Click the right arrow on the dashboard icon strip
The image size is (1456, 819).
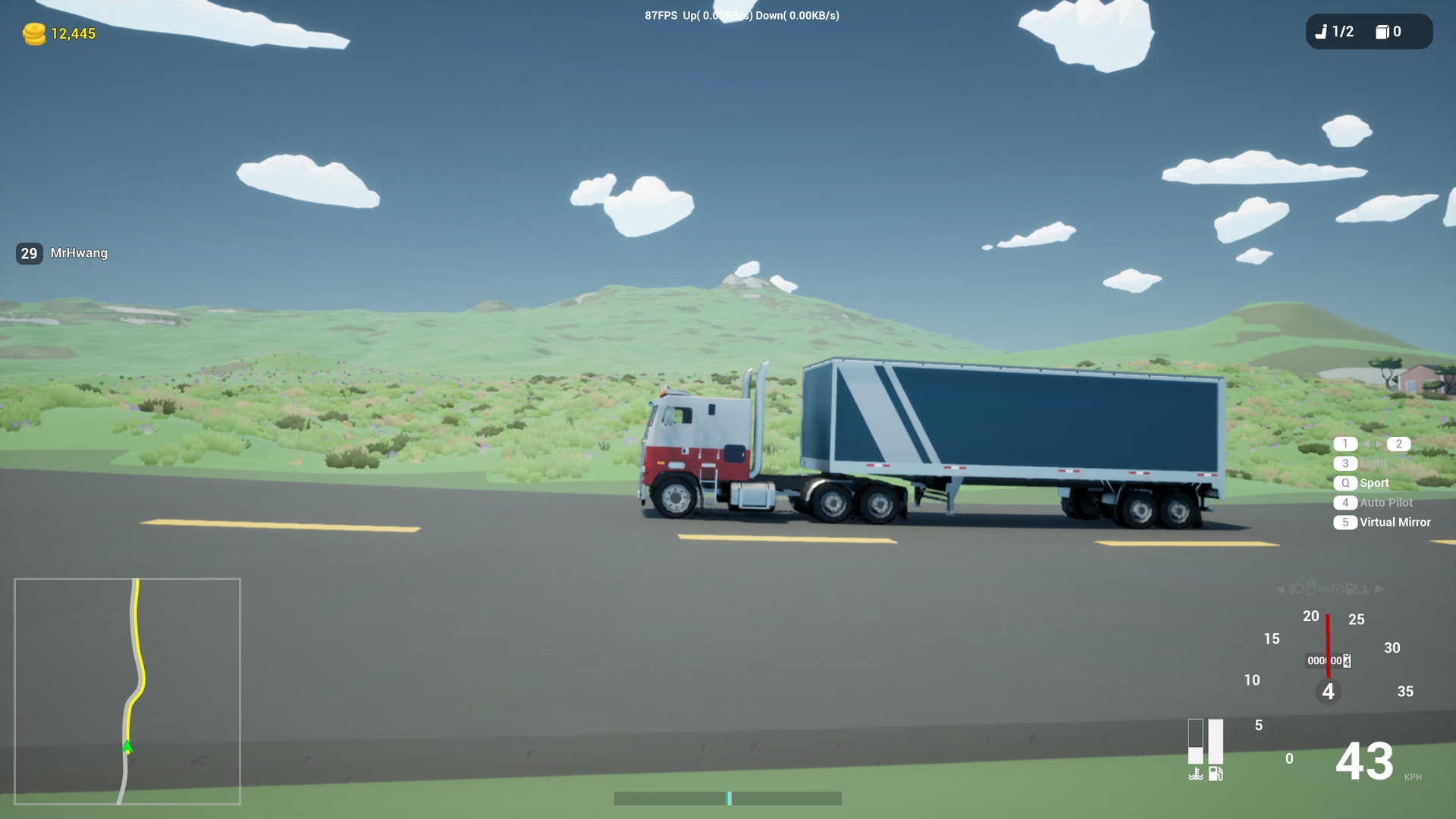coord(1378,588)
